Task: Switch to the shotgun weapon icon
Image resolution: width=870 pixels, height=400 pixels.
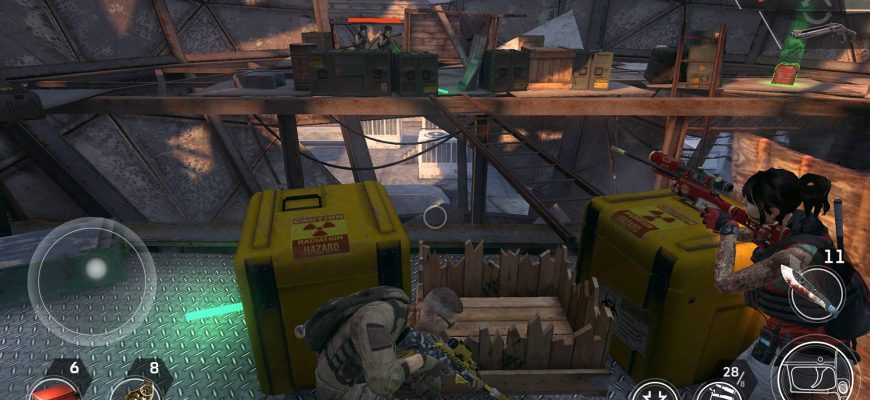Action: pyautogui.click(x=822, y=34)
